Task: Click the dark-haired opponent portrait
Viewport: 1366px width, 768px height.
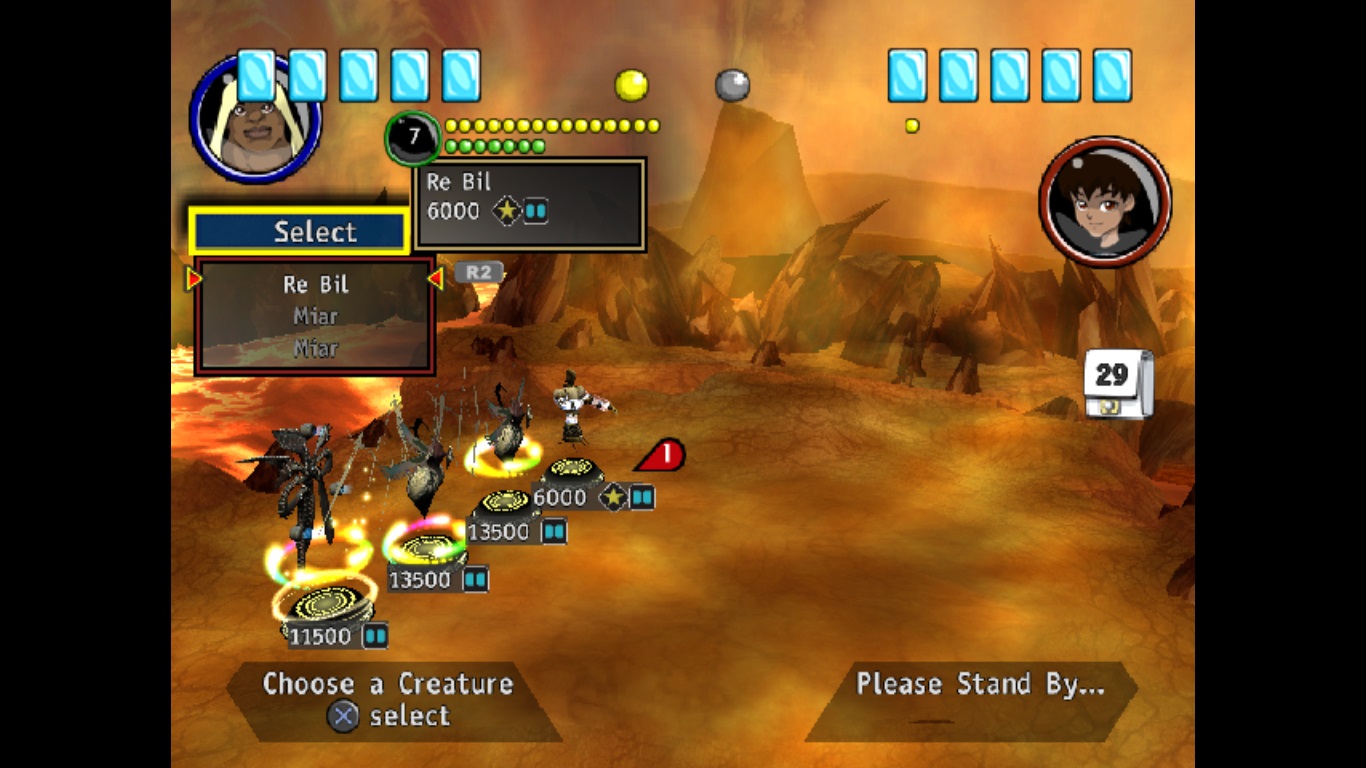Action: [1105, 202]
